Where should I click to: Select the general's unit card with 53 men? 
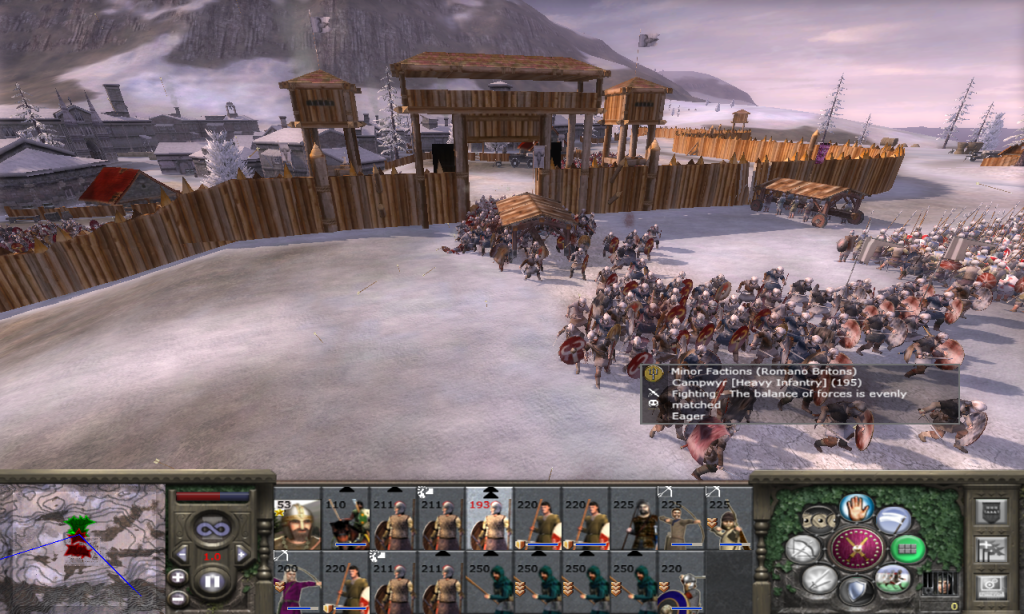(297, 518)
